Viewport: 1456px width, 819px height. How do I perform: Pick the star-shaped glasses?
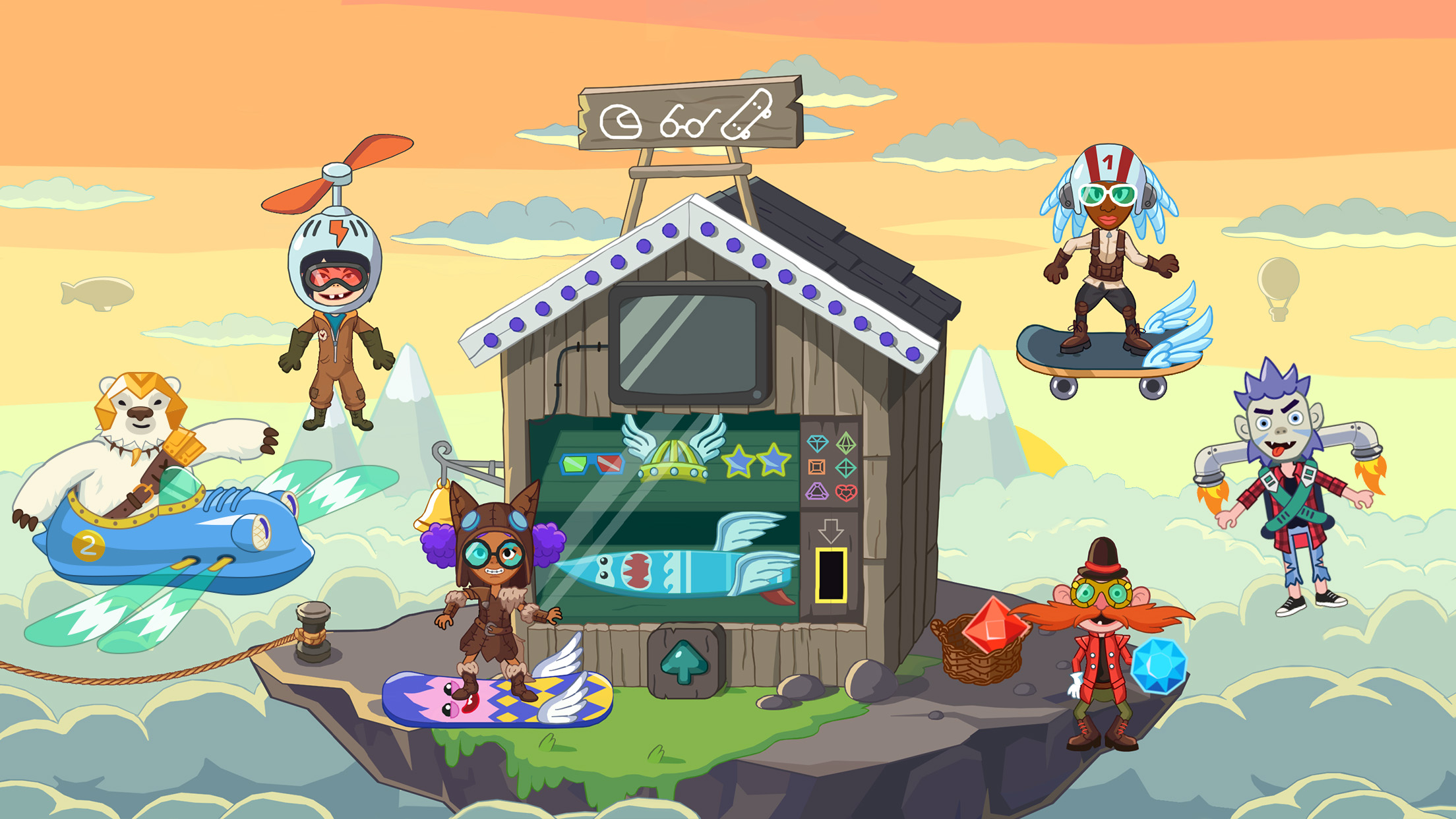[x=756, y=460]
